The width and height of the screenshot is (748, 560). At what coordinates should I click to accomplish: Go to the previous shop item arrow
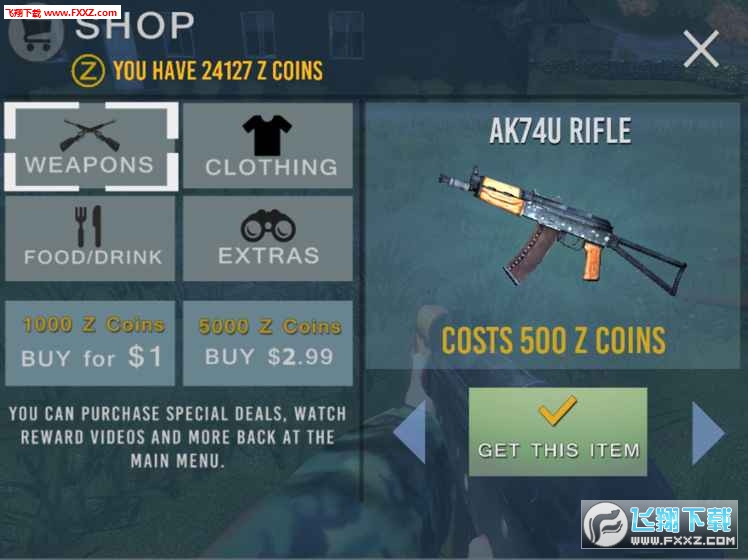point(410,432)
